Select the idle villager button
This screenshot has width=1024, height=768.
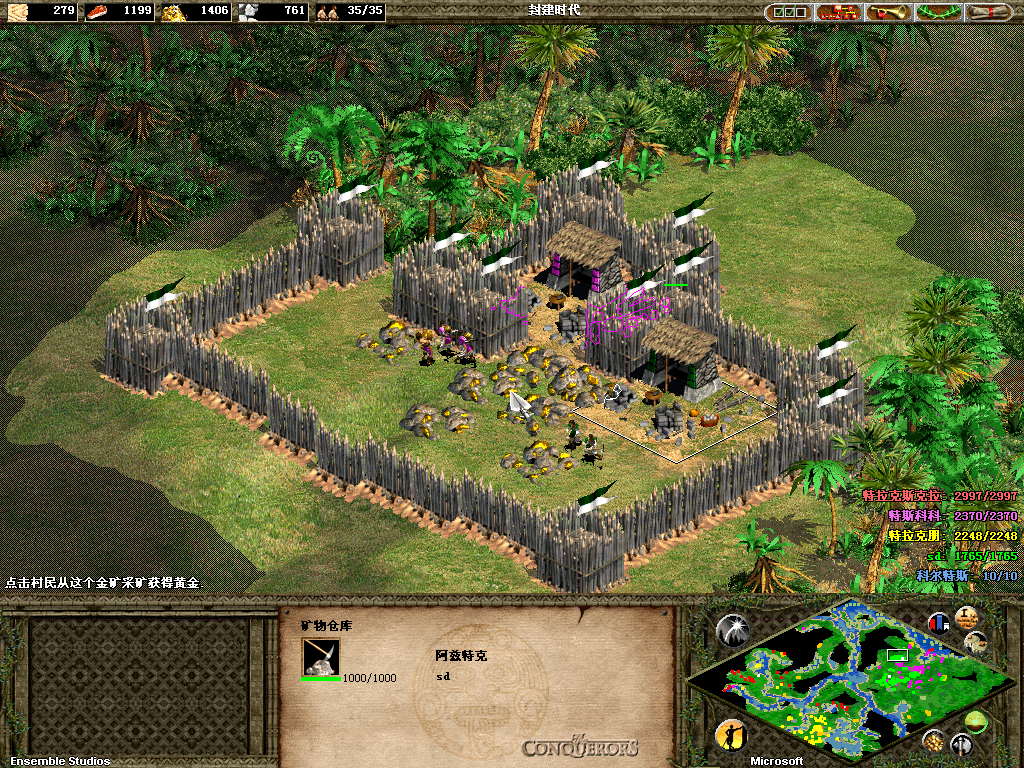[731, 735]
